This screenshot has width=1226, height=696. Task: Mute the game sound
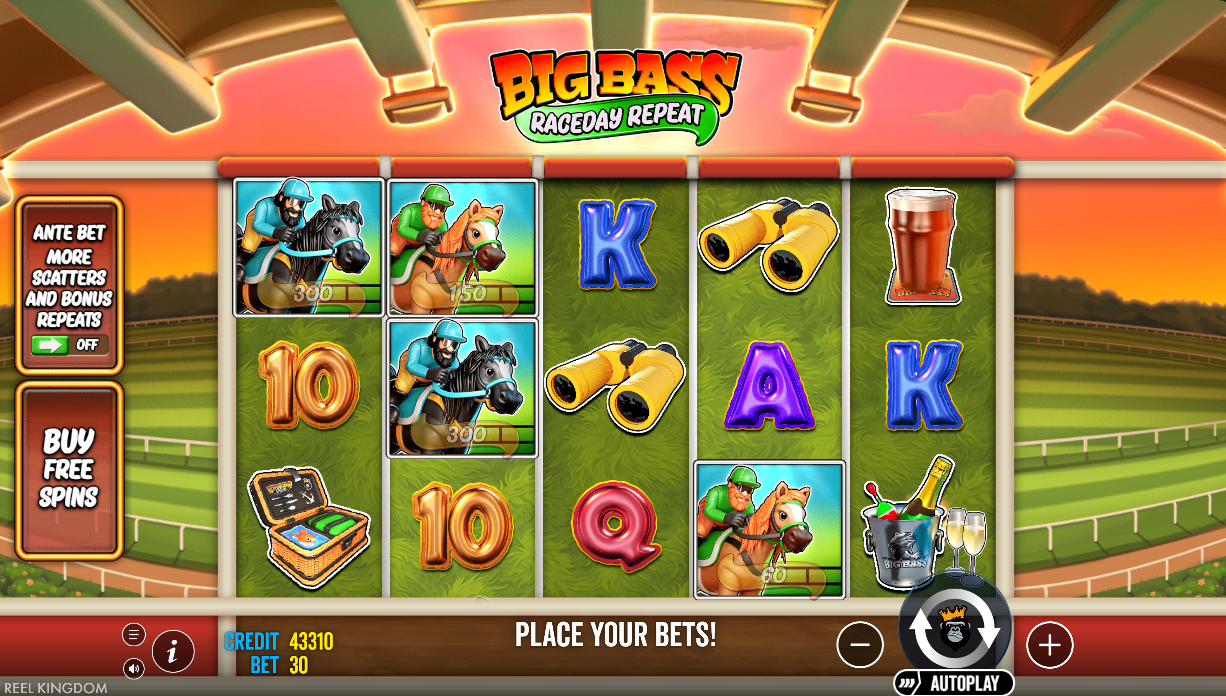pos(133,667)
